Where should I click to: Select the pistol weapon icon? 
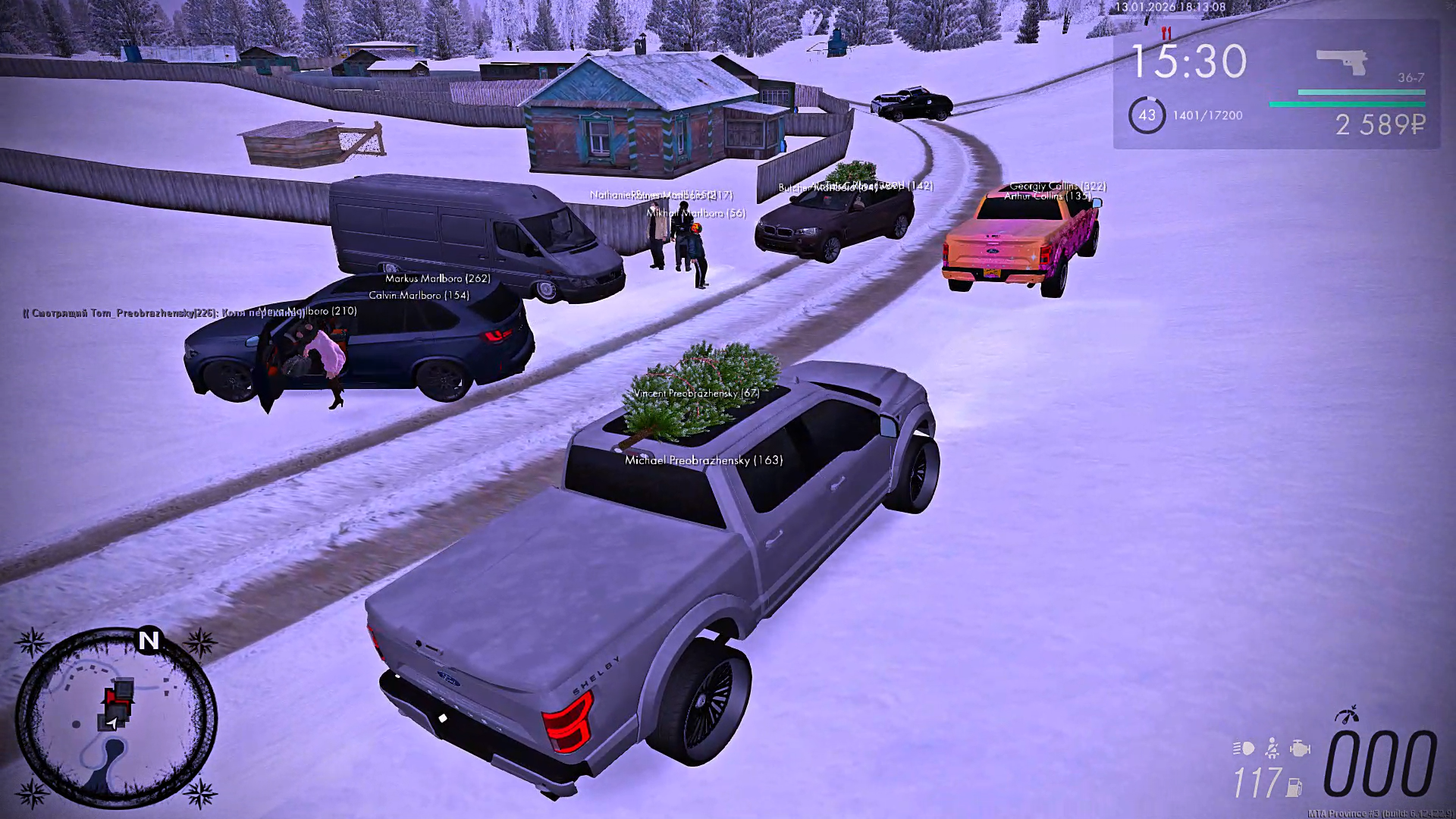1341,61
